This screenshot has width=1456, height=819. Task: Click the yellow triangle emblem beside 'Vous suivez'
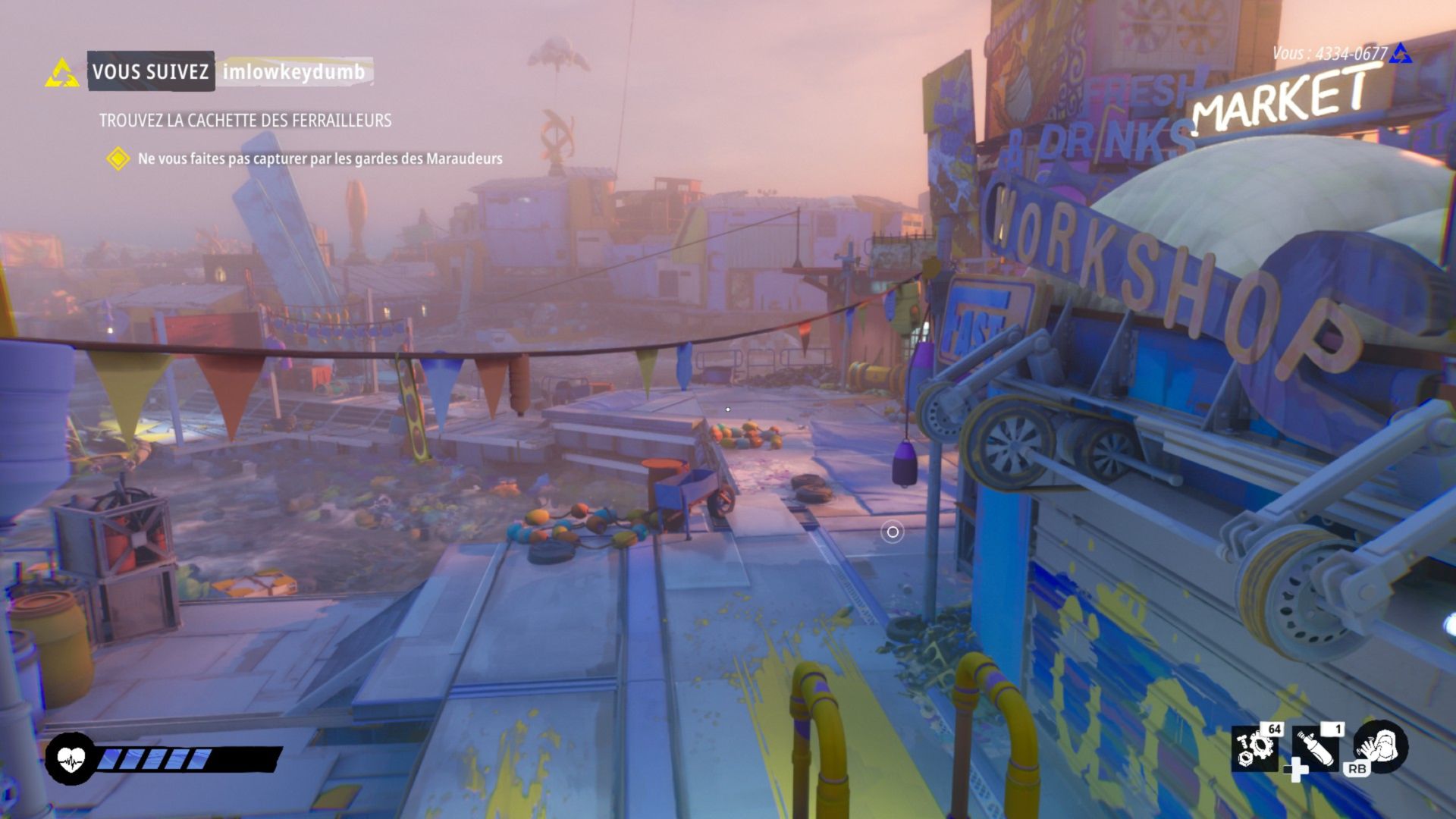pyautogui.click(x=62, y=74)
